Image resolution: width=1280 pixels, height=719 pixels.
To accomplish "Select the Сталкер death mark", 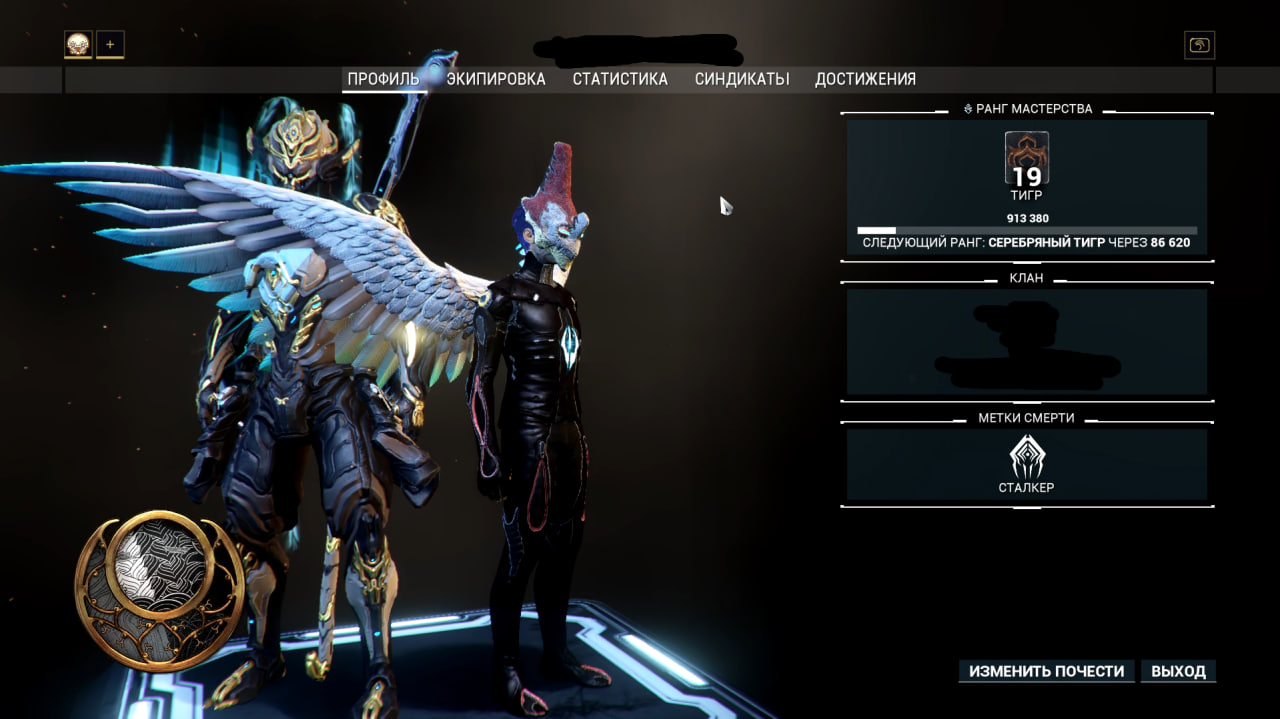I will [1026, 465].
